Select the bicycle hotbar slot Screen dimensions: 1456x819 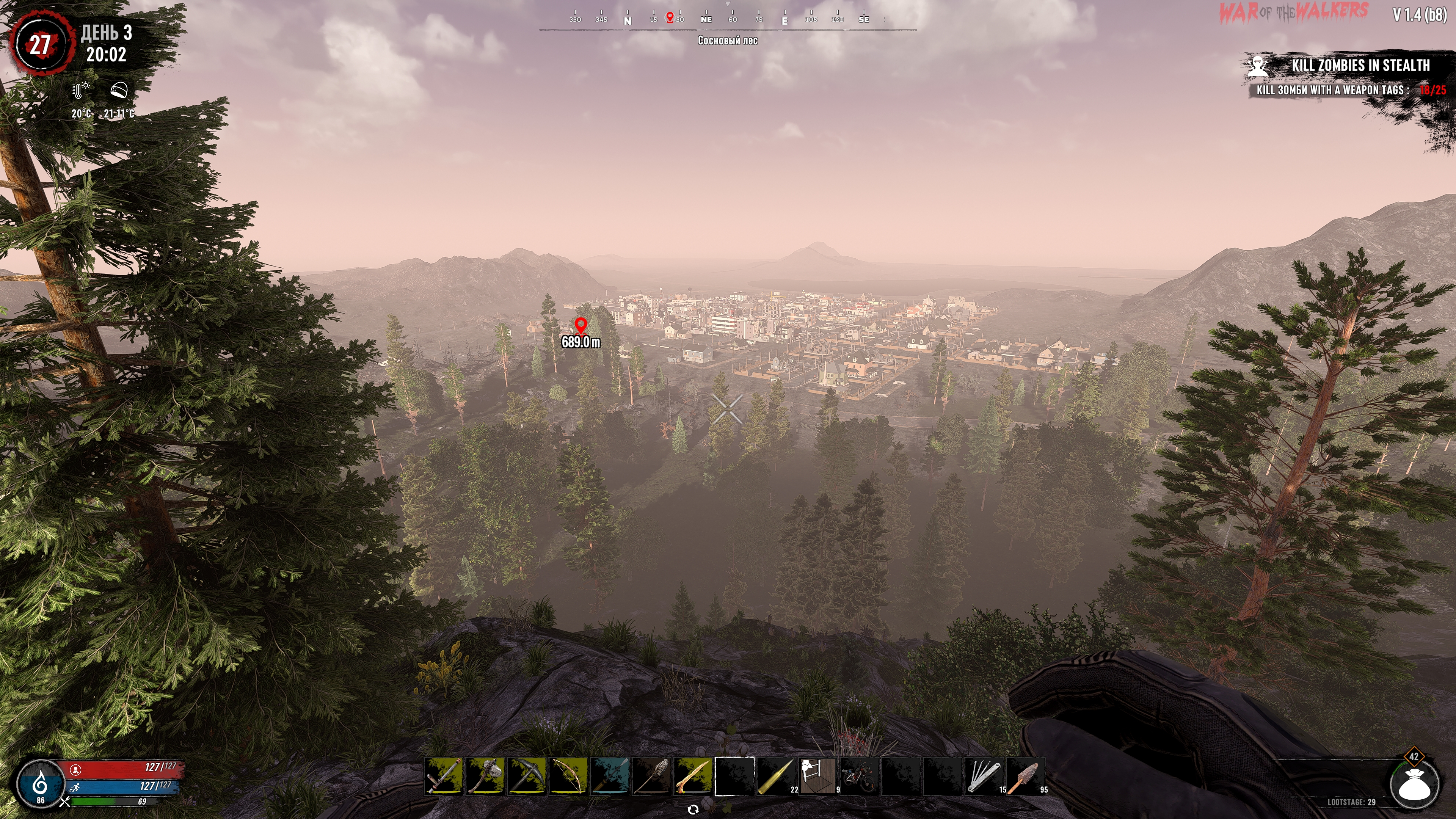859,776
